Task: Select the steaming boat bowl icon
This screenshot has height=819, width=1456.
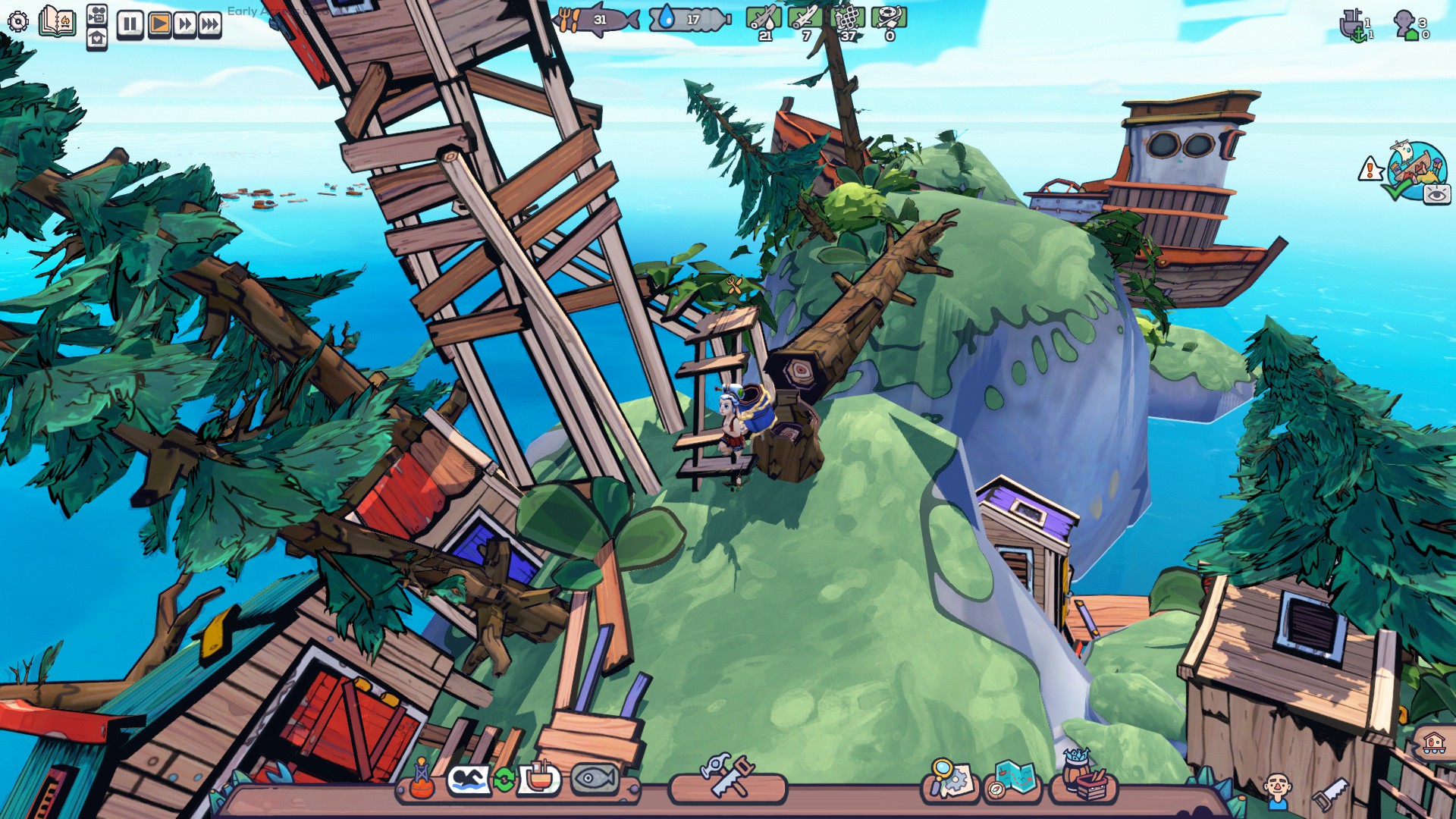Action: click(x=538, y=777)
